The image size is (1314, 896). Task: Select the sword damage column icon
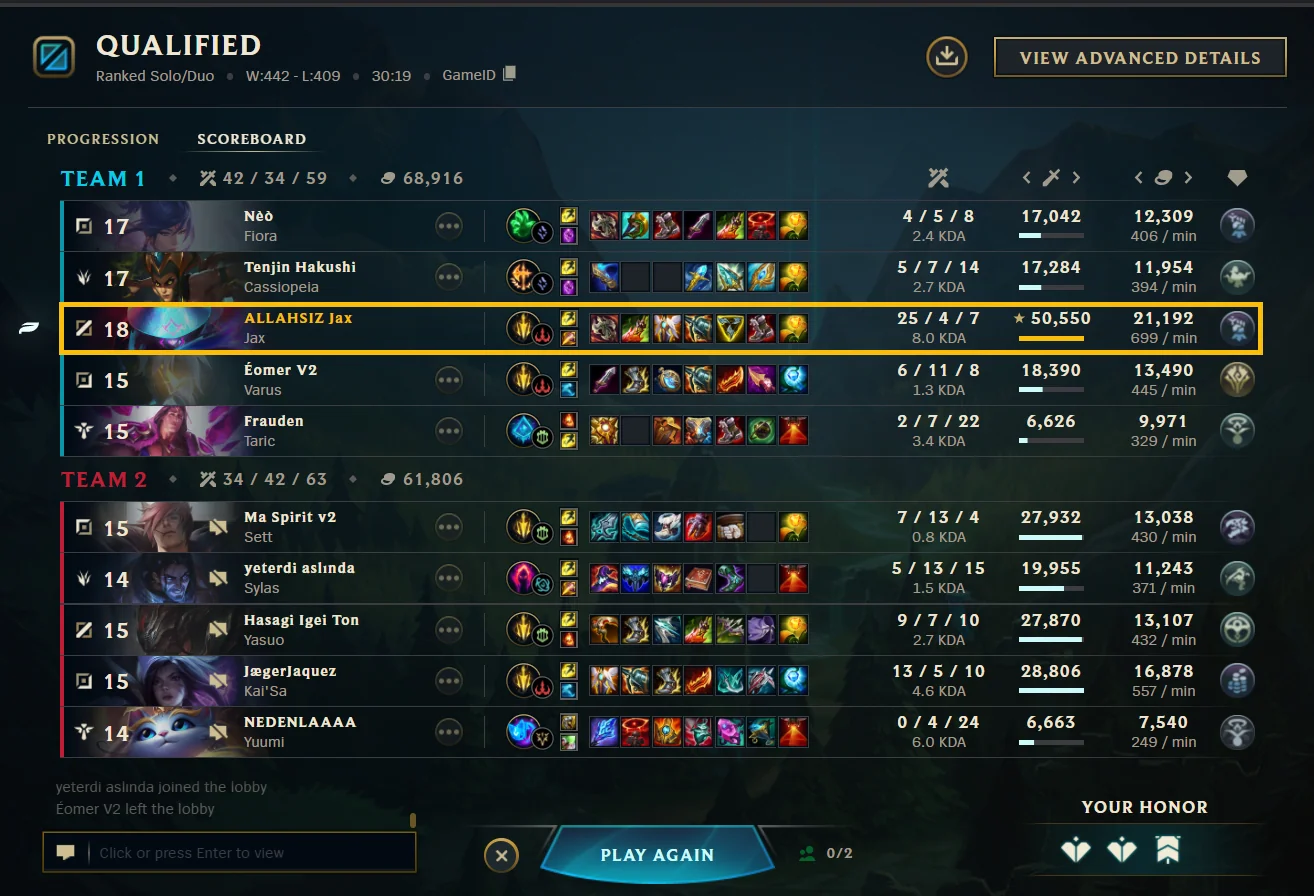click(x=1051, y=177)
